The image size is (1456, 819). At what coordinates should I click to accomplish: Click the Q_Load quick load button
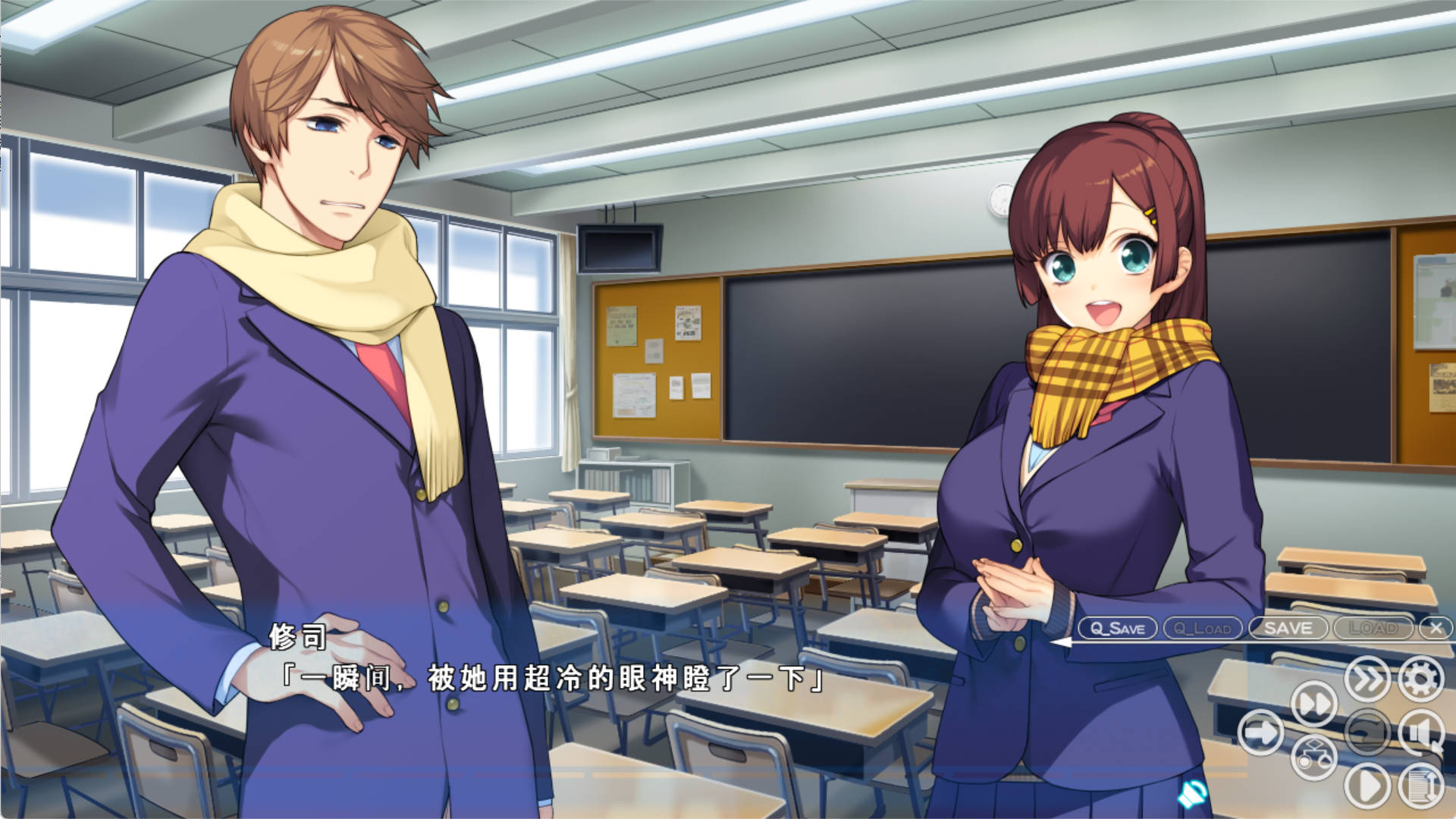coord(1203,629)
